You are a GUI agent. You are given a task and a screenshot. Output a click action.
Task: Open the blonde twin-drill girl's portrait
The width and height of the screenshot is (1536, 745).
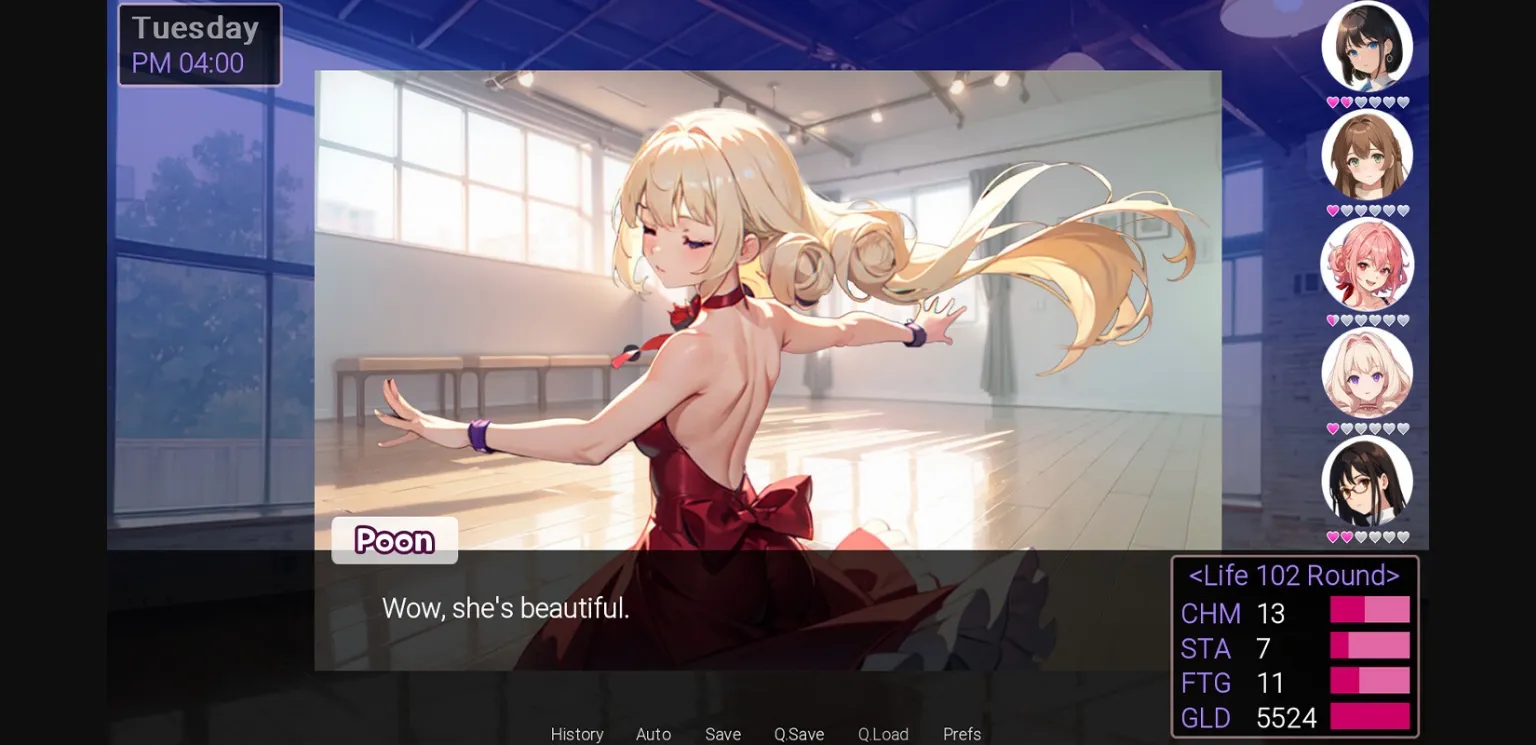1367,373
